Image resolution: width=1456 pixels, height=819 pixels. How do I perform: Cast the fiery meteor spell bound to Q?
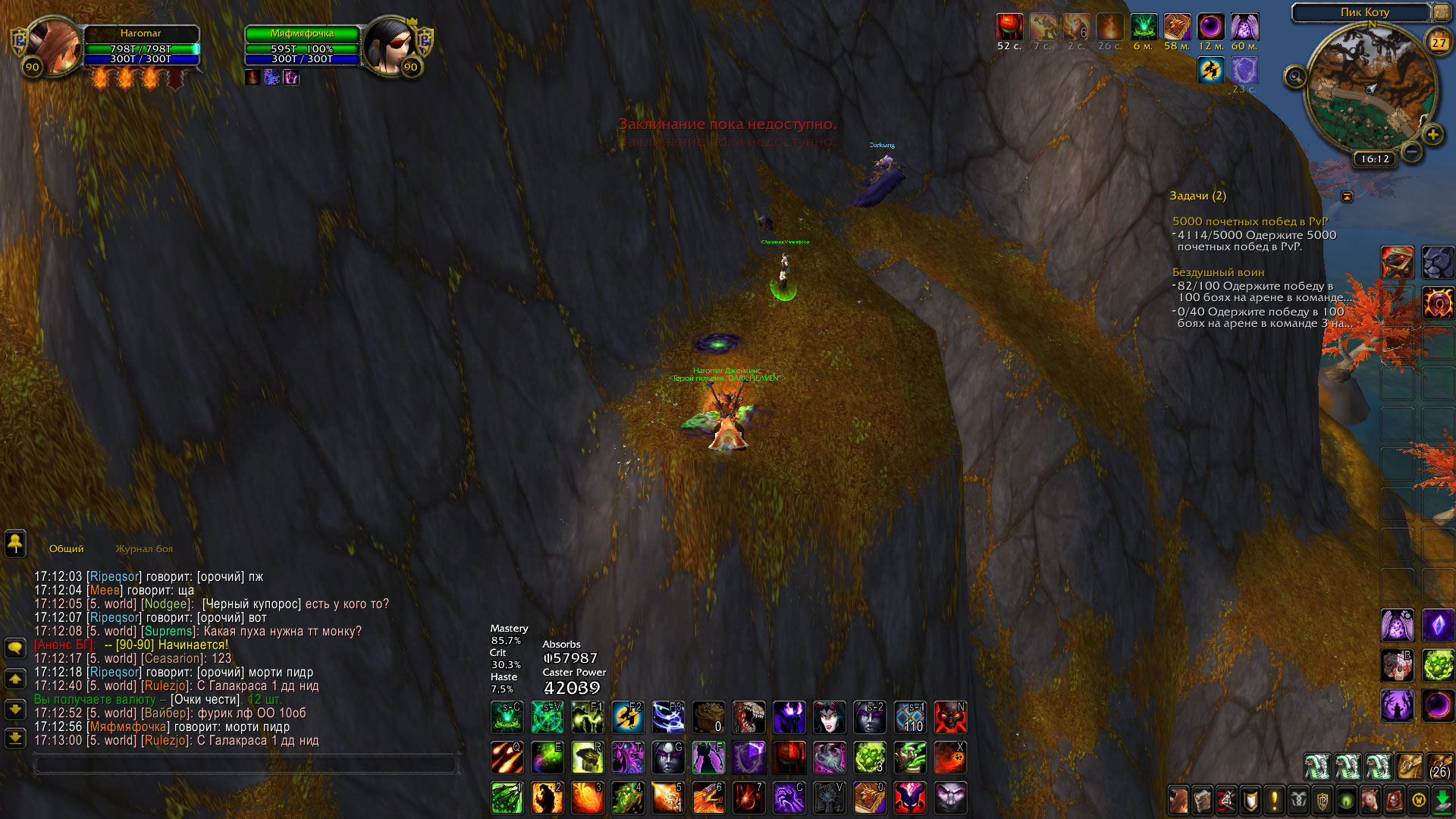coord(507,757)
